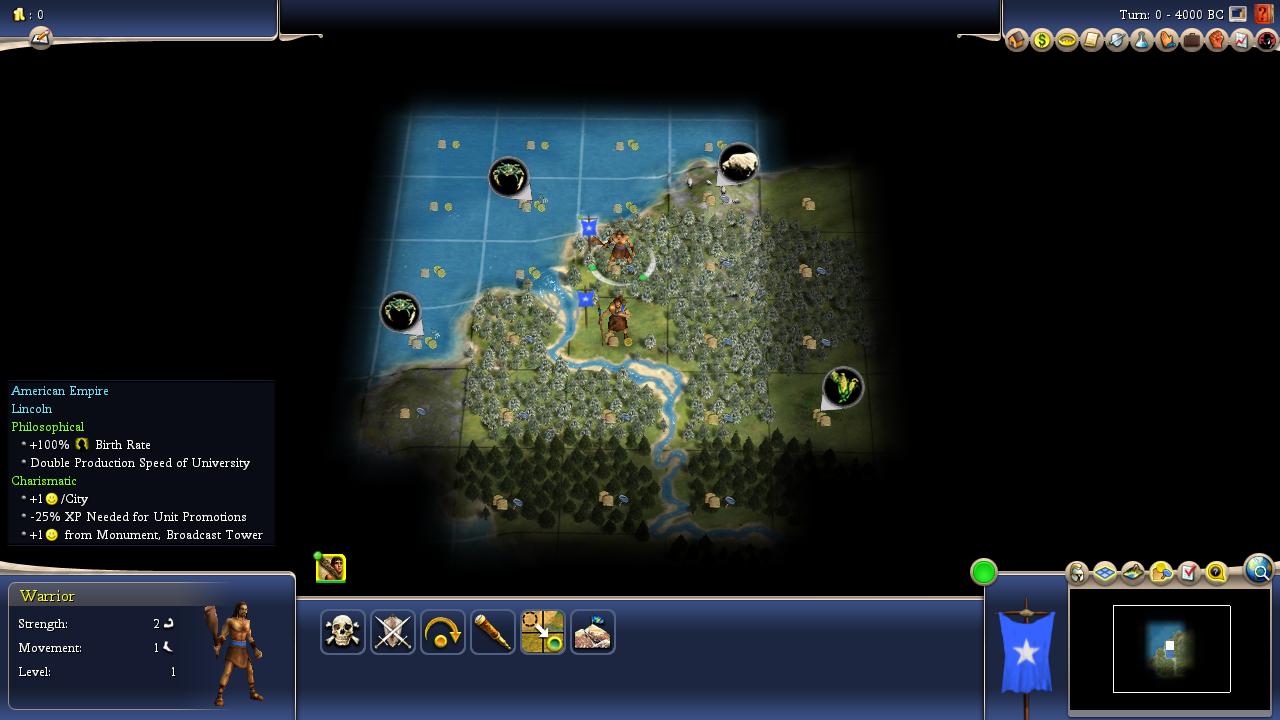Open the Corporation Advisor briefcase icon
1280x720 pixels.
click(1192, 41)
